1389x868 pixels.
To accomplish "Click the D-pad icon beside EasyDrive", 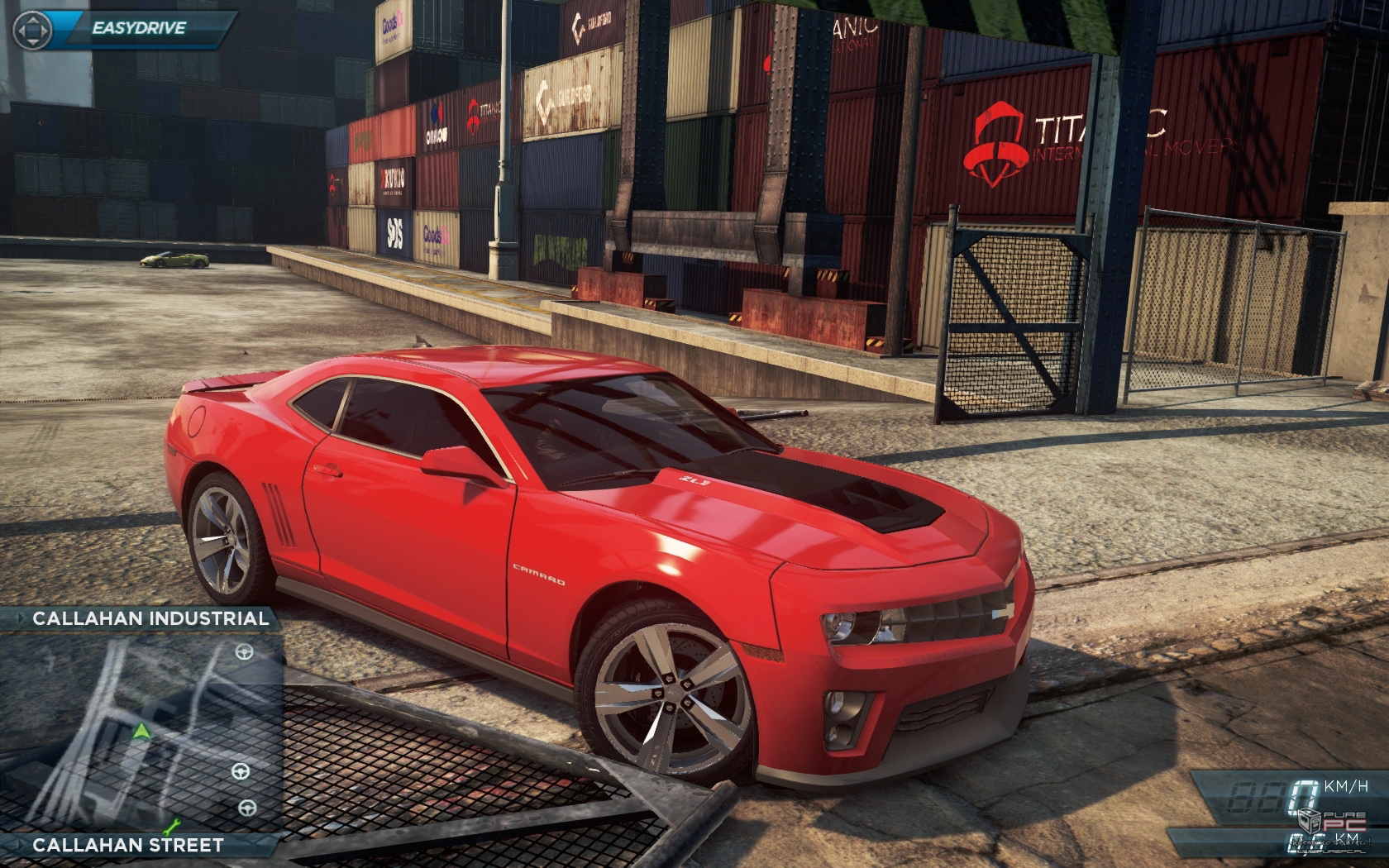I will click(x=32, y=31).
